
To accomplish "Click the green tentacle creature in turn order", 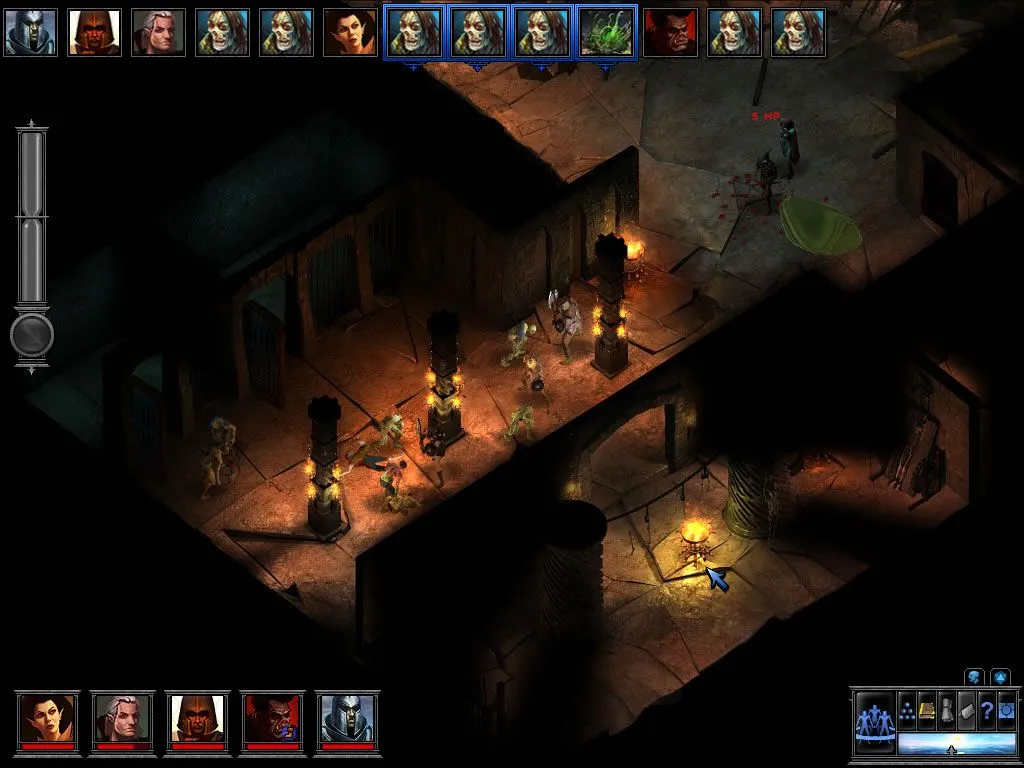I will (x=606, y=32).
